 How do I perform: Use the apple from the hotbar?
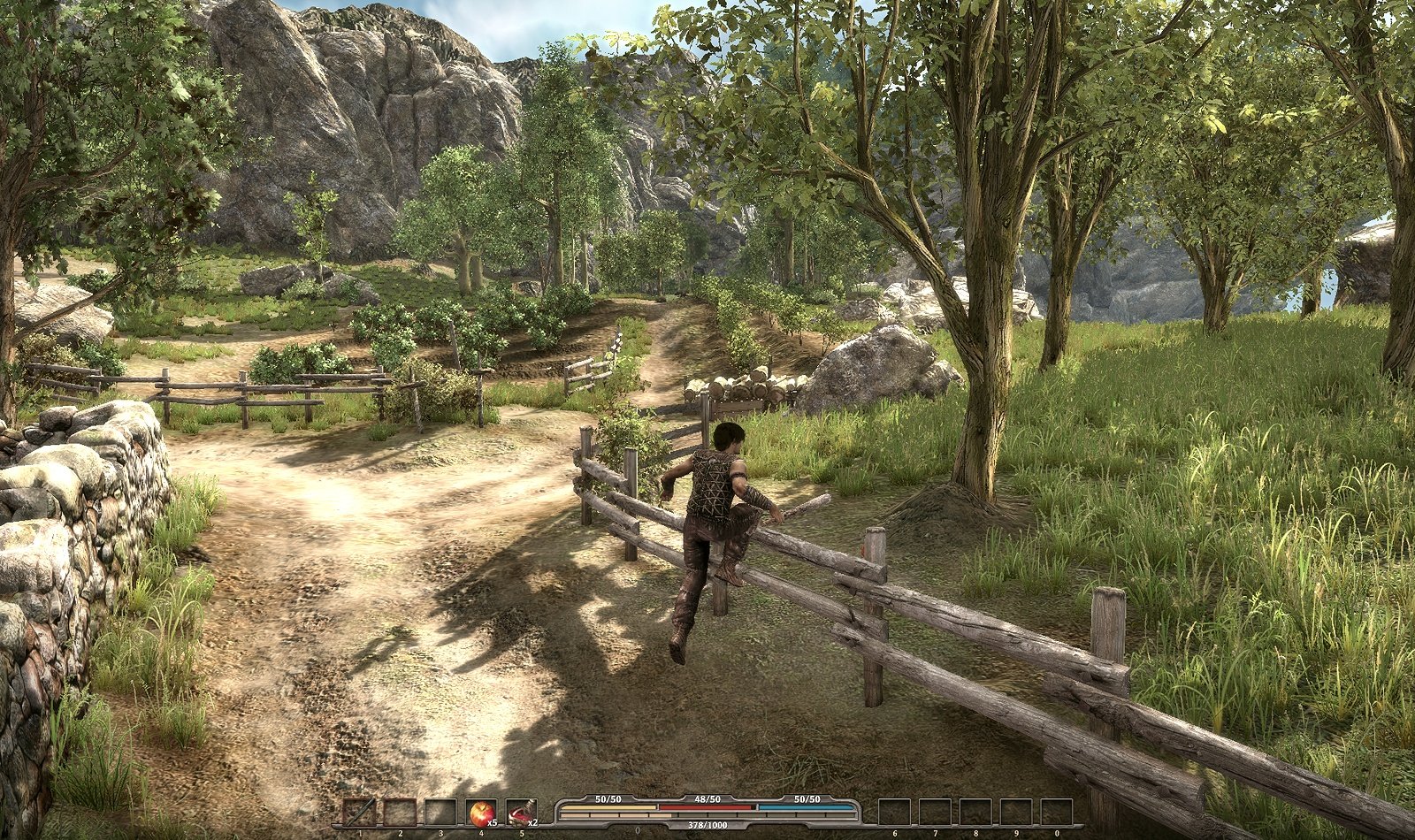pos(481,812)
